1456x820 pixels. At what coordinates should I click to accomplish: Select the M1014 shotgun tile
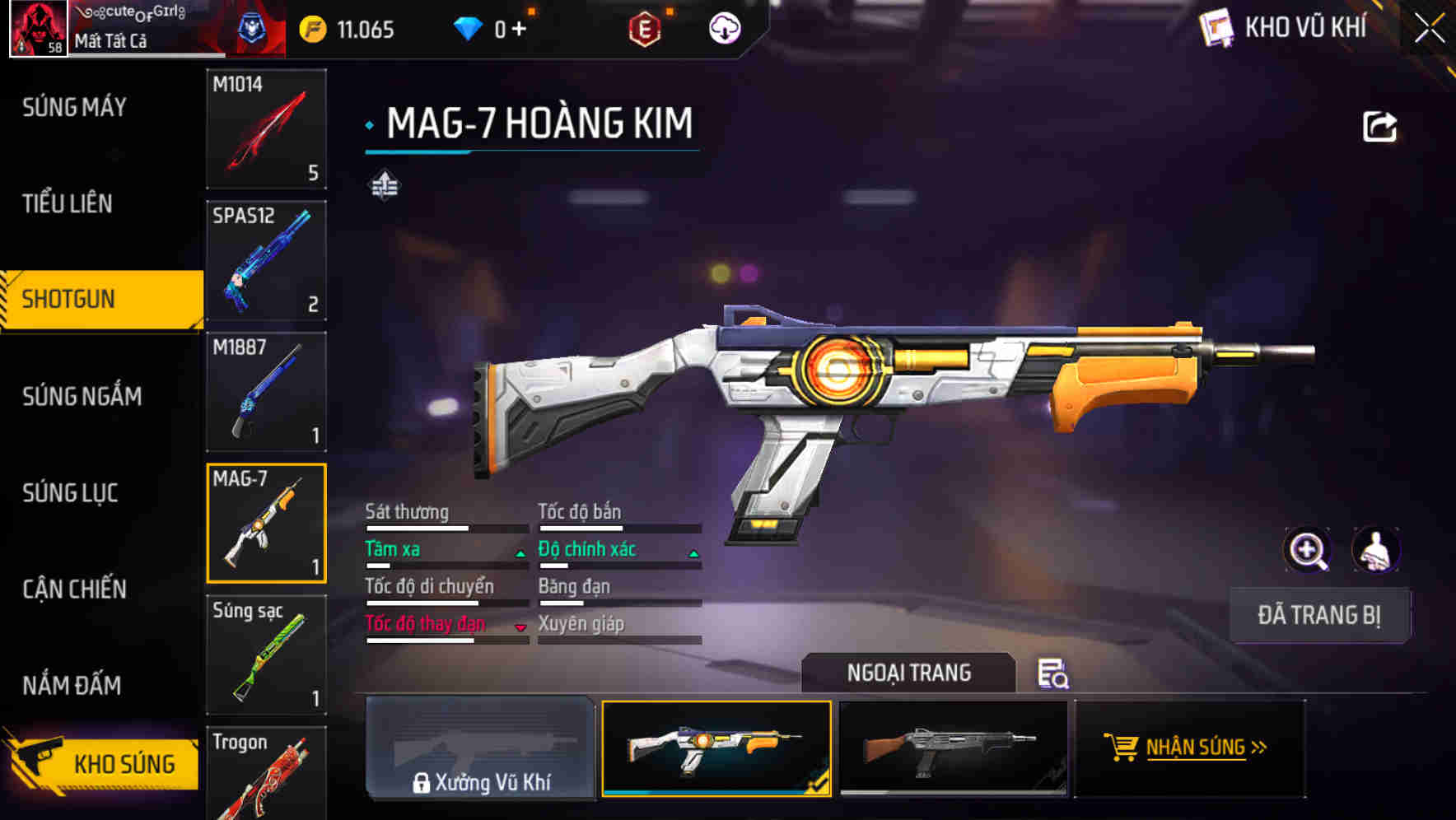coord(266,129)
